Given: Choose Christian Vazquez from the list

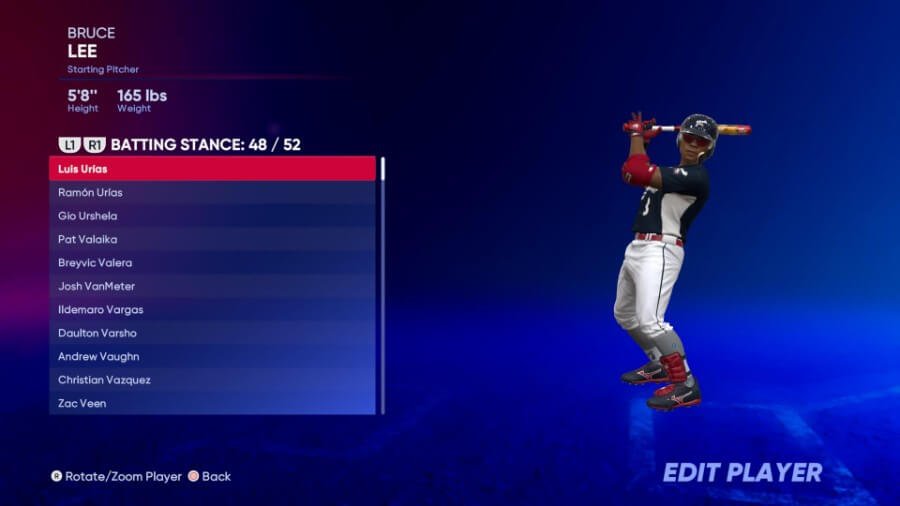Looking at the screenshot, I should (x=212, y=380).
